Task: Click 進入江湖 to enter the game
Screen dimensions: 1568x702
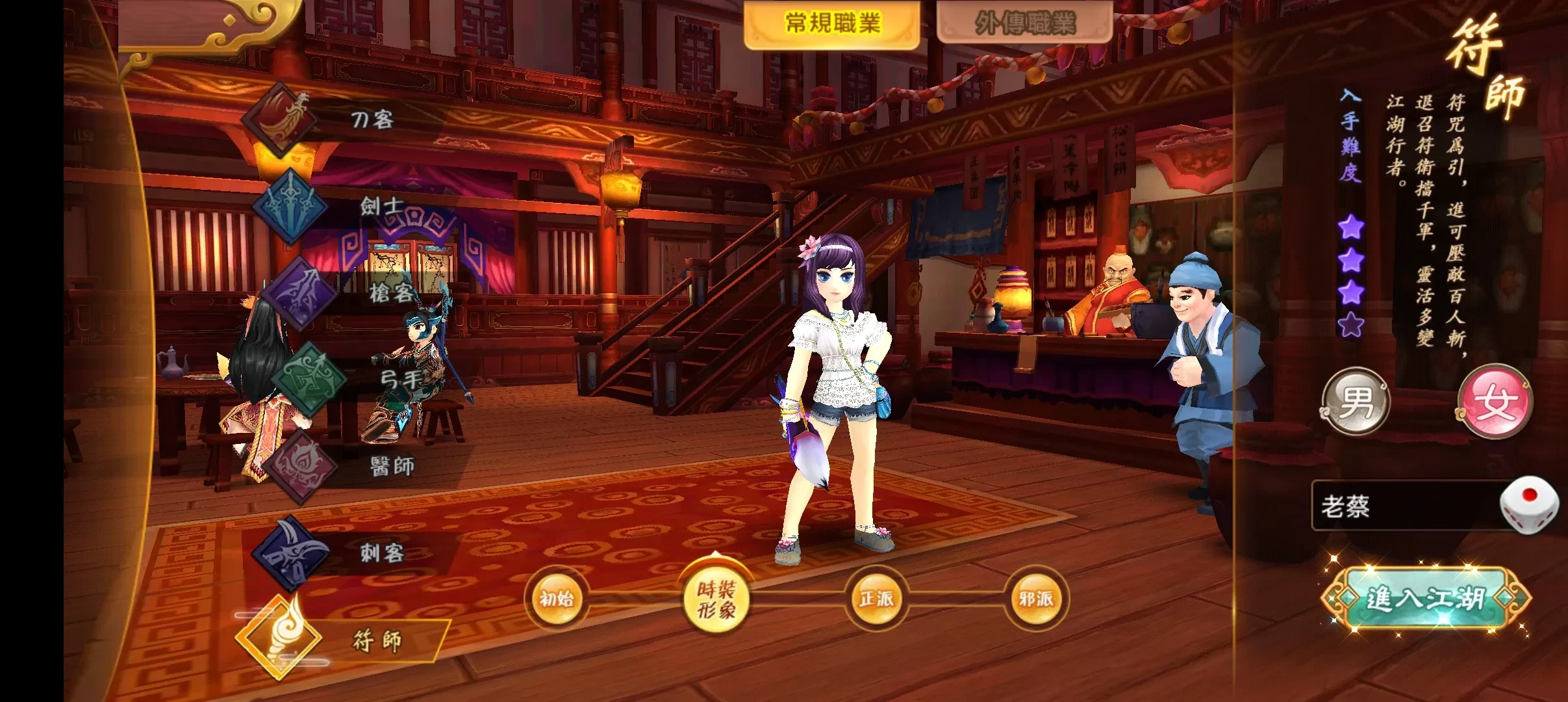Action: click(1425, 599)
